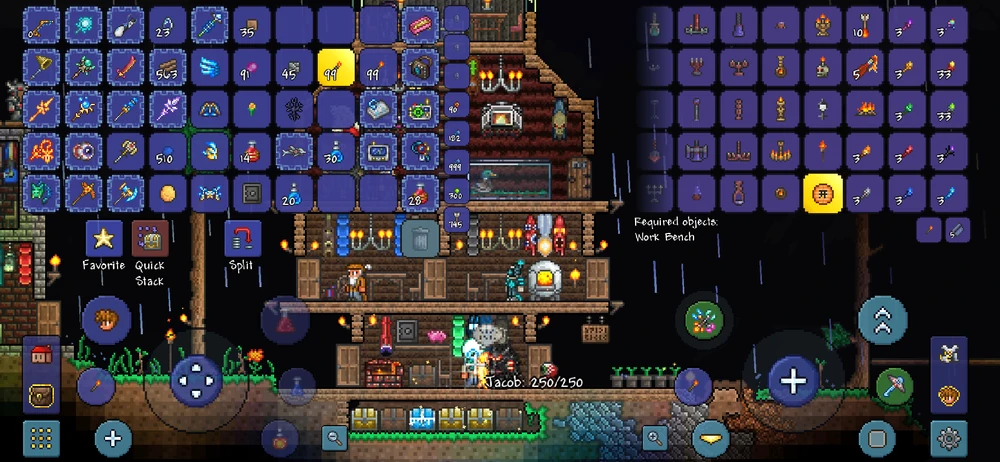This screenshot has width=1000, height=462.
Task: Choose the campfire crafting recipe
Action: click(x=864, y=108)
